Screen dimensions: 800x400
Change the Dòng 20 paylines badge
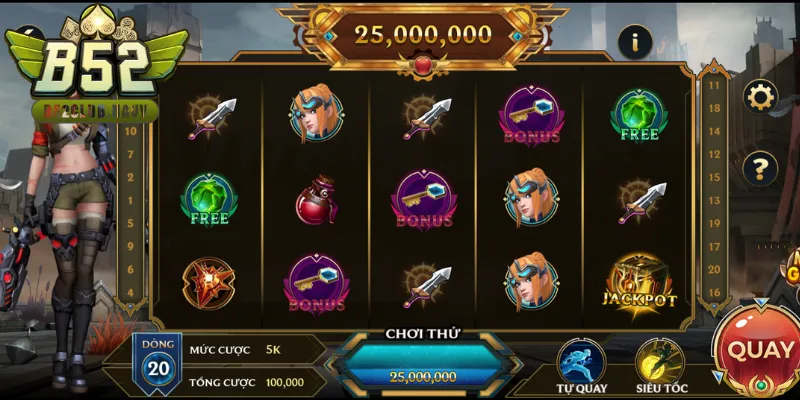(x=158, y=361)
